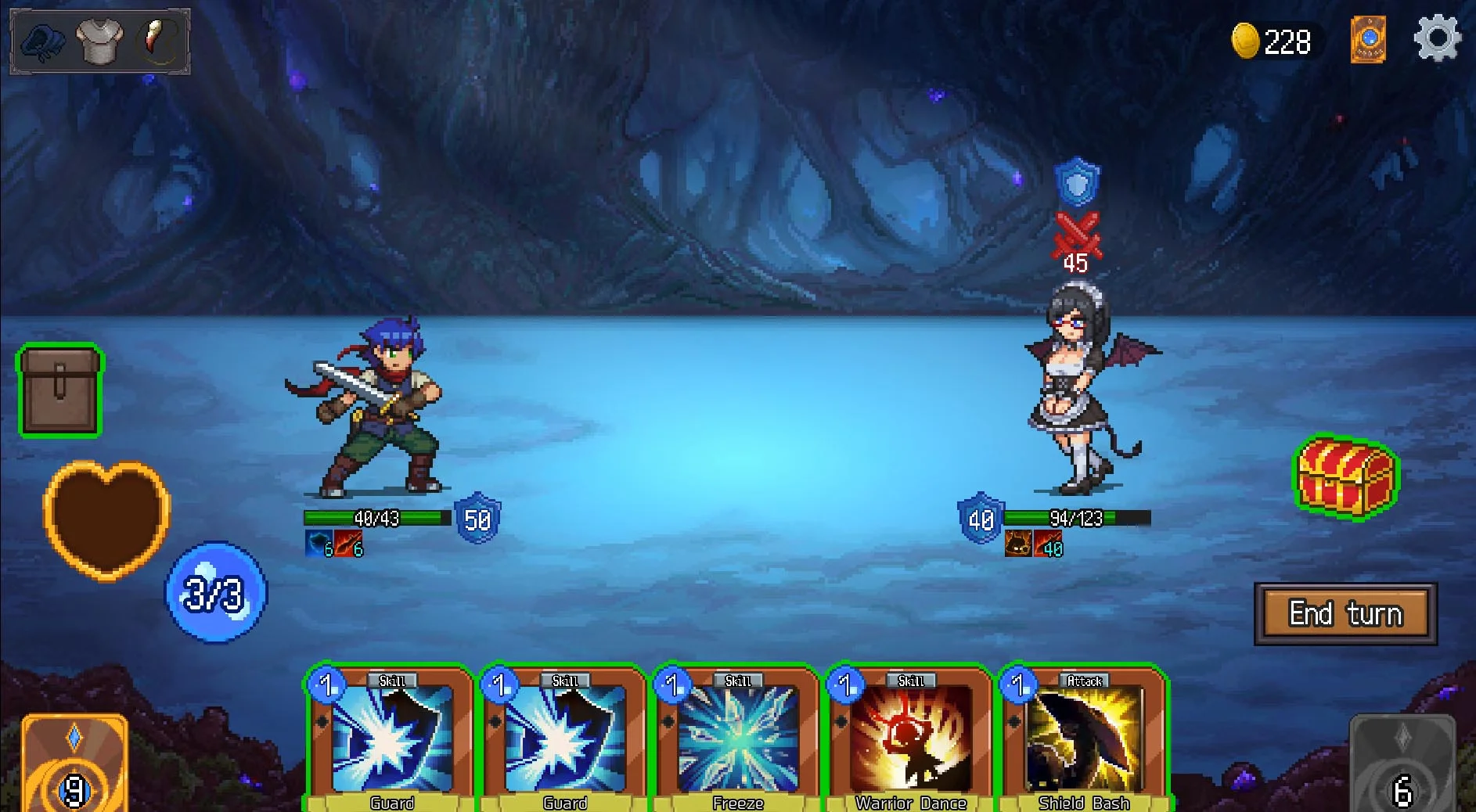Check the enemy's crossed swords attack intent
1476x812 pixels.
click(x=1077, y=235)
